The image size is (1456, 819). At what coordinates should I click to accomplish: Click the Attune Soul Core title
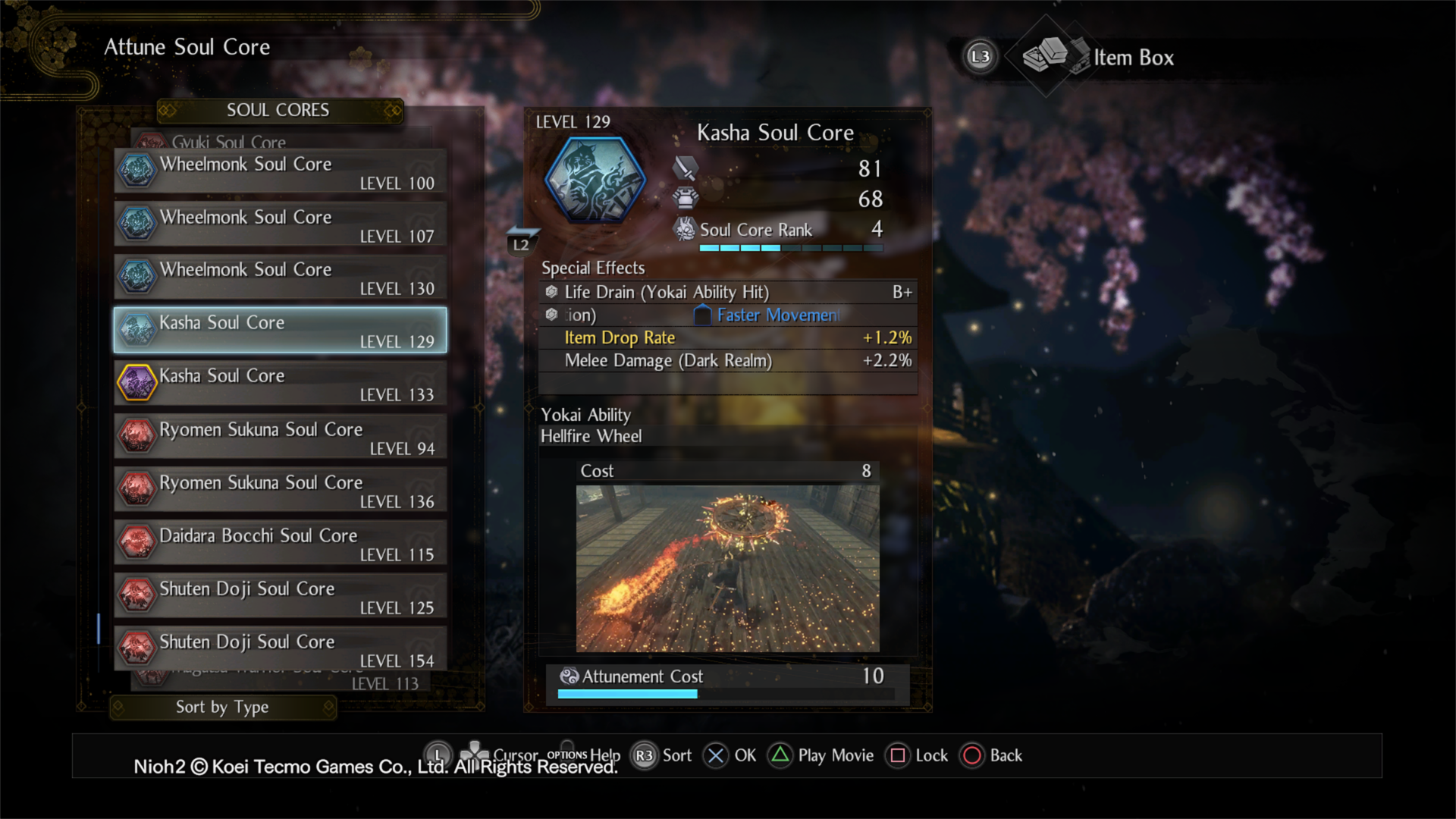[x=187, y=47]
